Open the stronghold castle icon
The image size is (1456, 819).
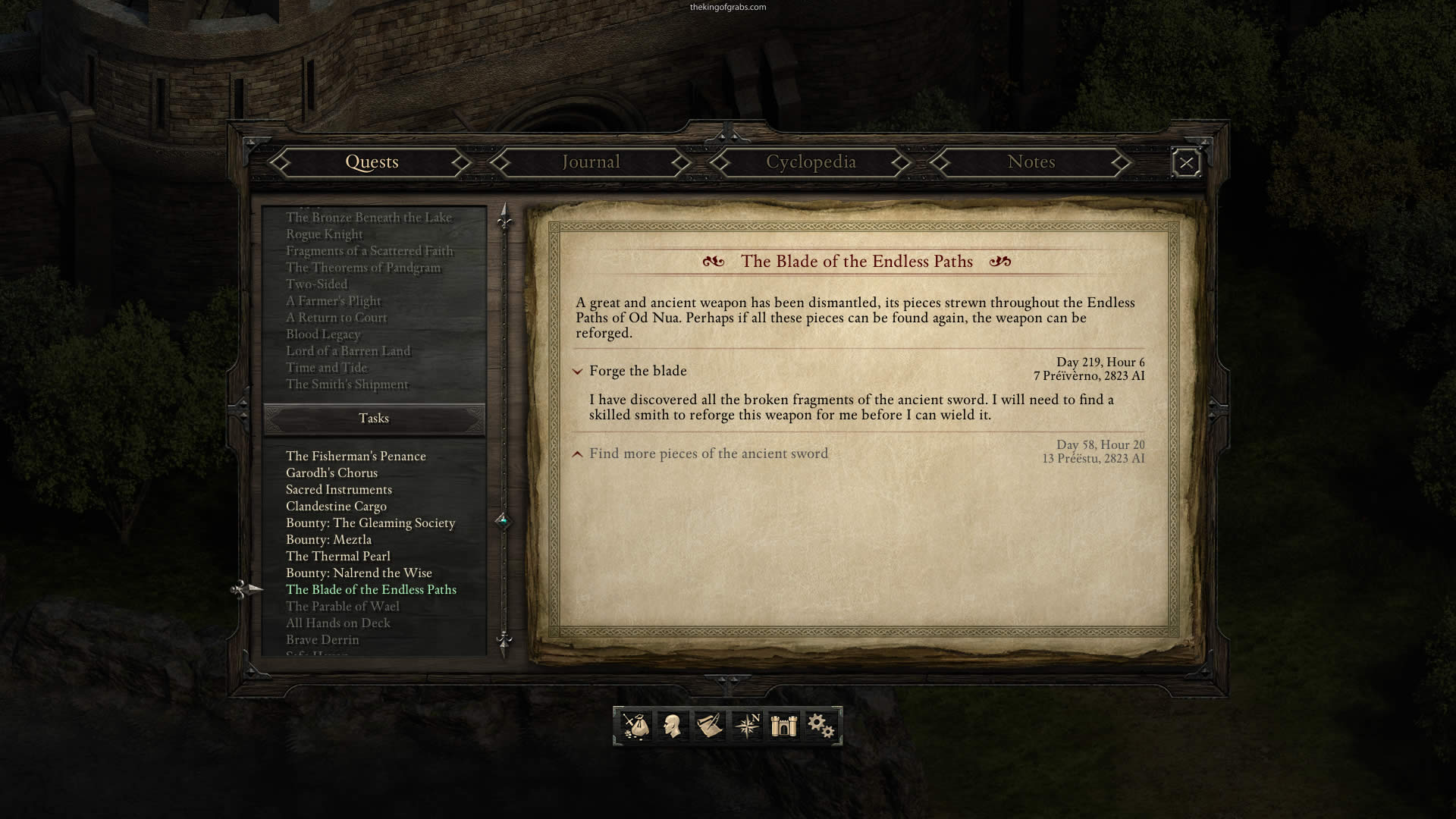tap(783, 726)
